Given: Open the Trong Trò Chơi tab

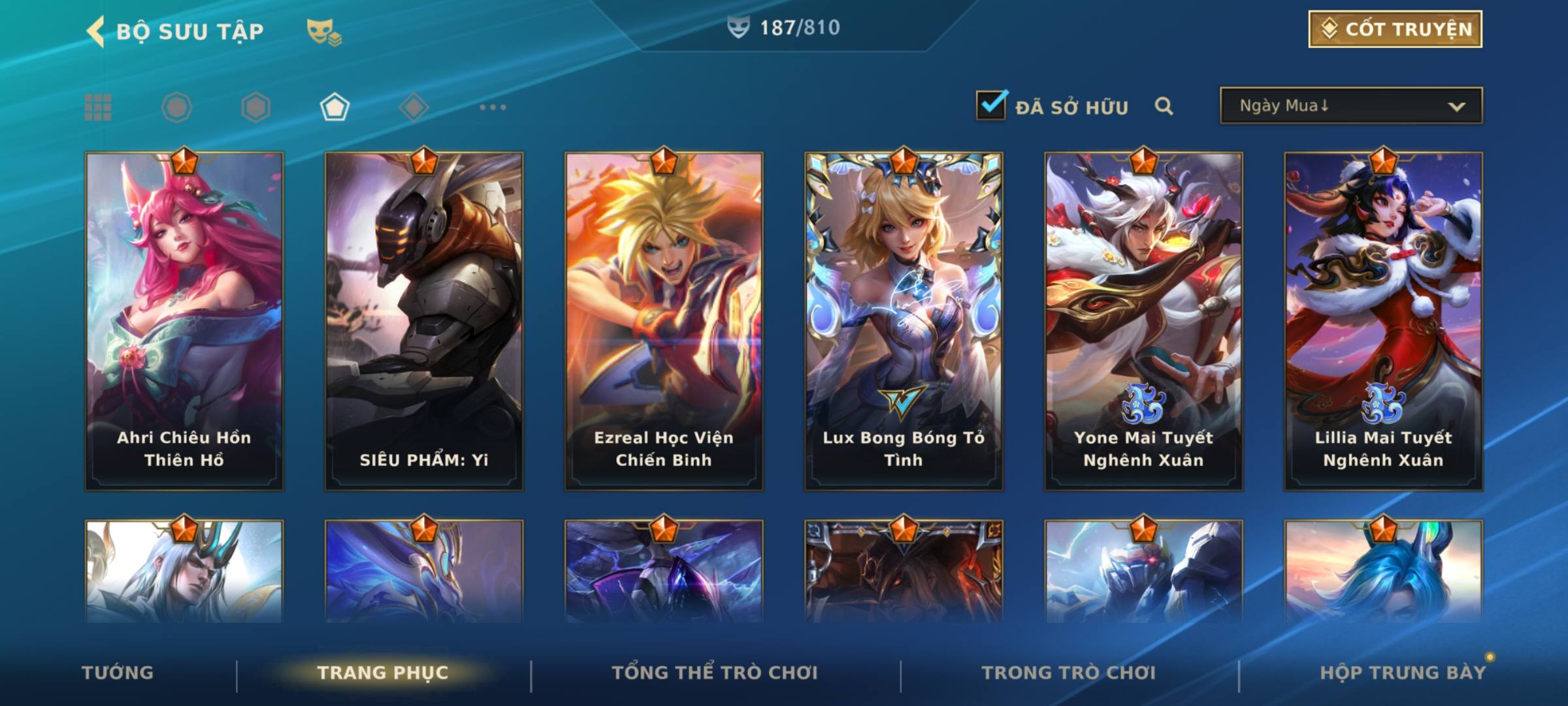Looking at the screenshot, I should [x=1069, y=673].
